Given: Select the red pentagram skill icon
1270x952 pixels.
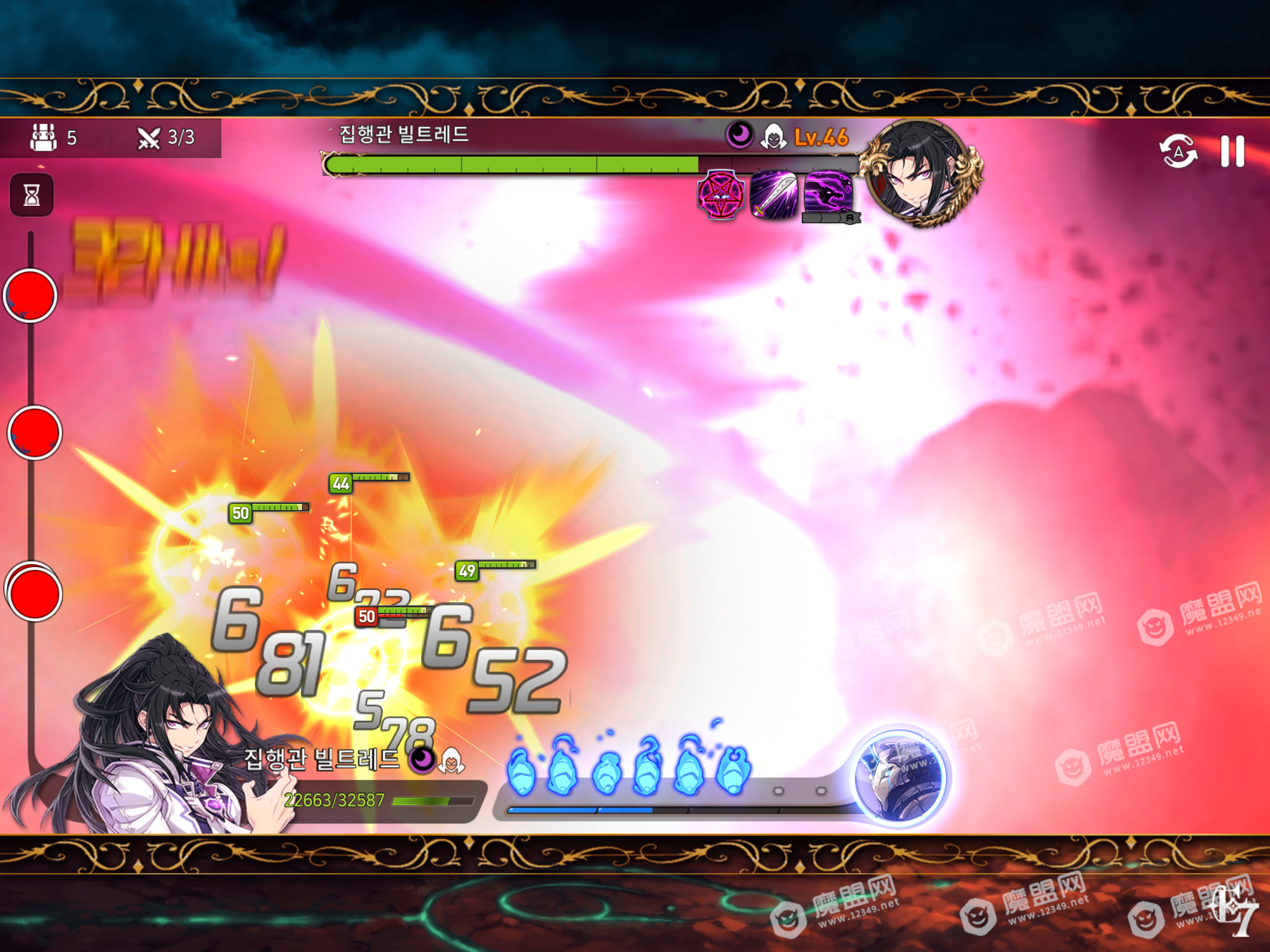Looking at the screenshot, I should 721,195.
